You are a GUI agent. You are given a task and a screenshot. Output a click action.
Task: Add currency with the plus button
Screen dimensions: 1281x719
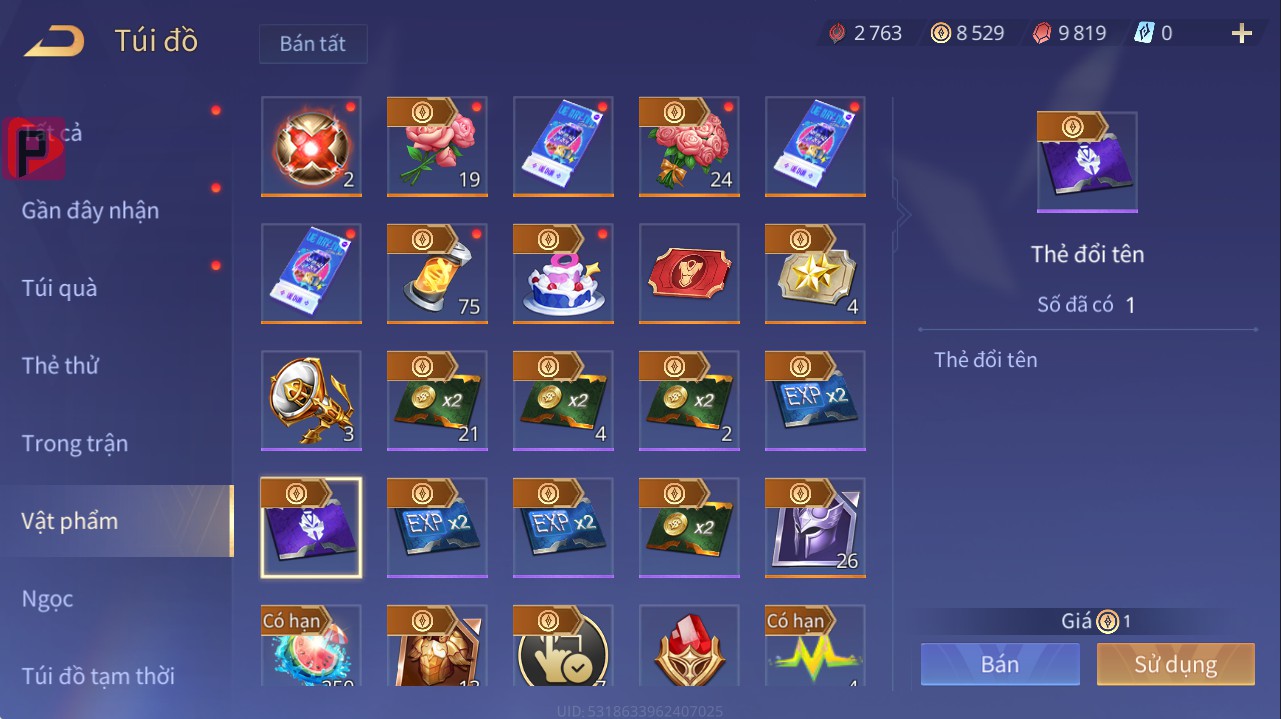[x=1241, y=34]
